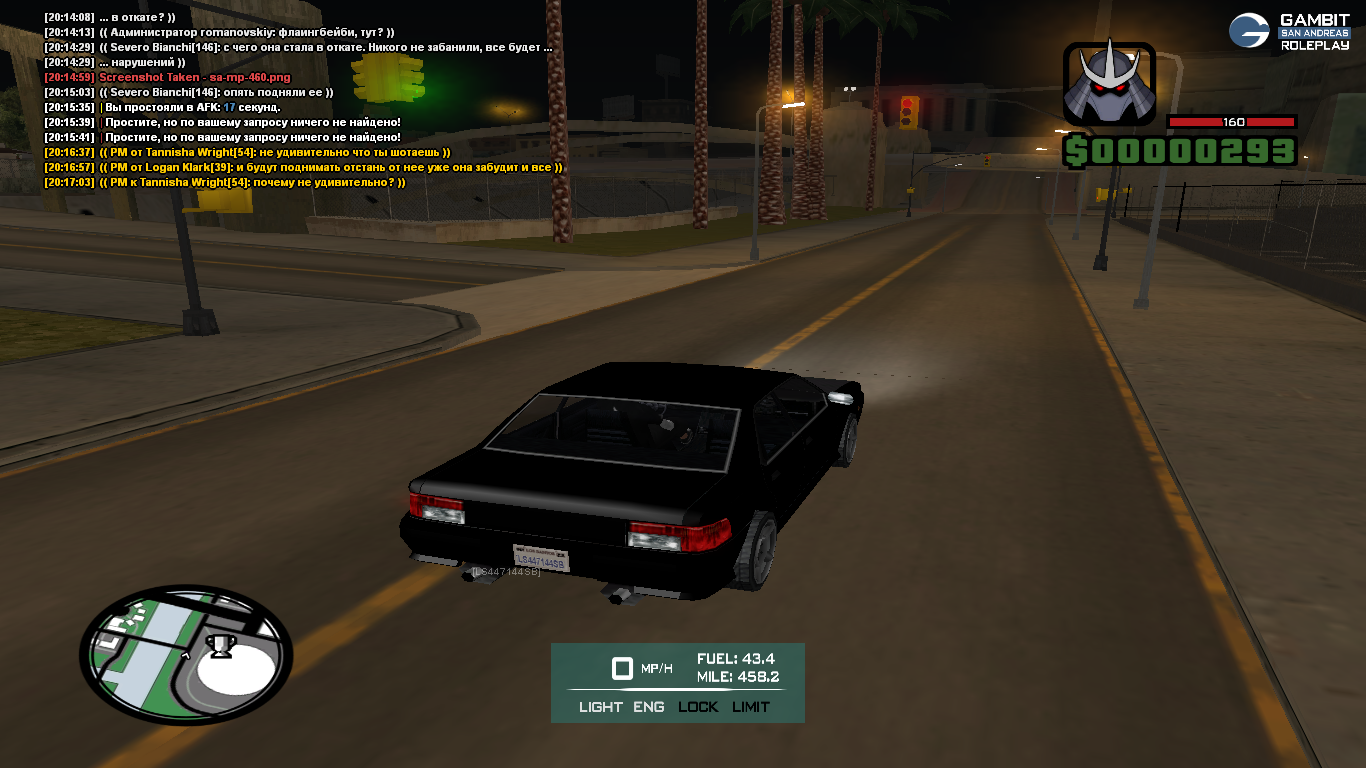Click the Gambit Roleplay server logo
This screenshot has width=1366, height=768.
(x=1289, y=31)
